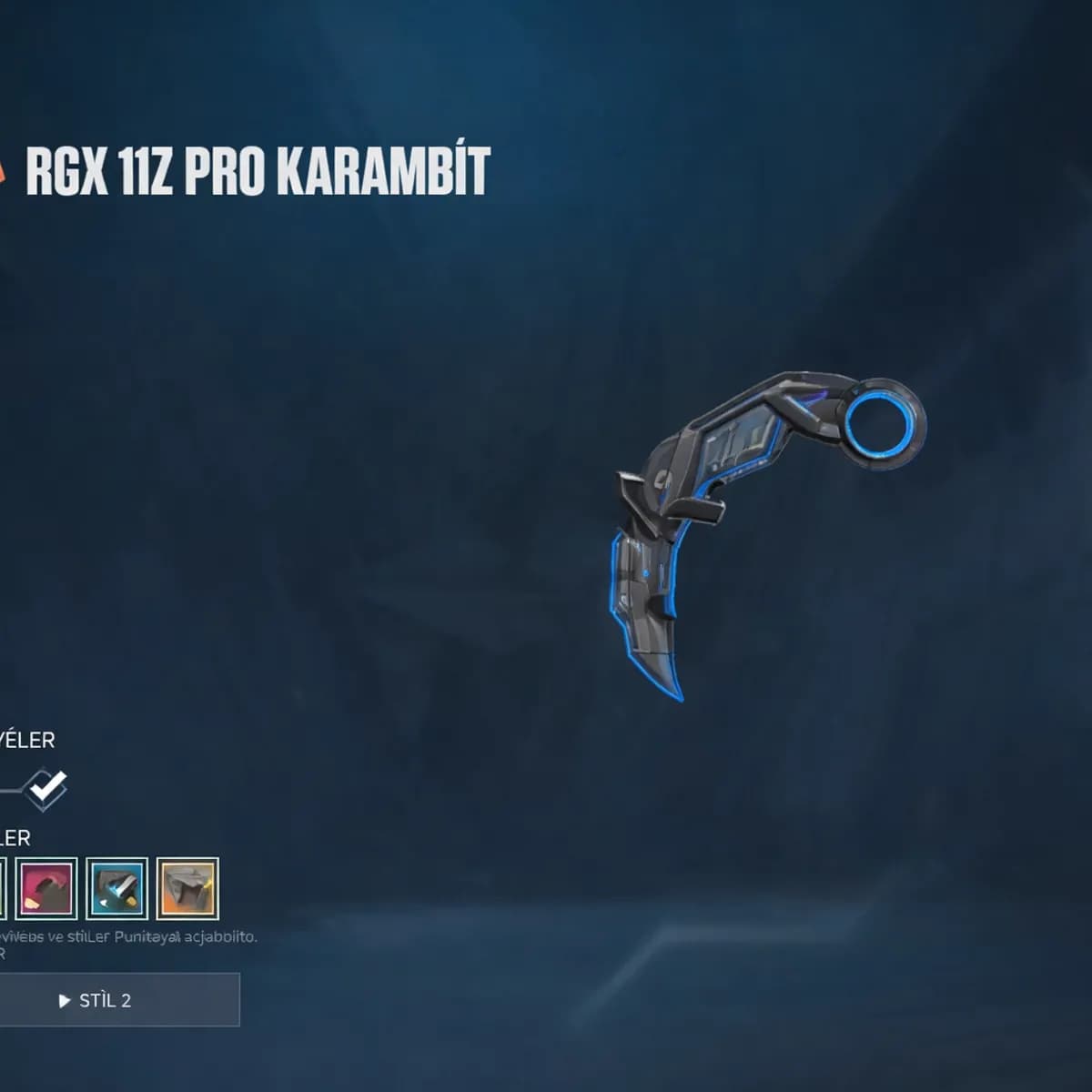Select the checkmarked upgrade level node
The image size is (1092, 1092).
coord(46,788)
